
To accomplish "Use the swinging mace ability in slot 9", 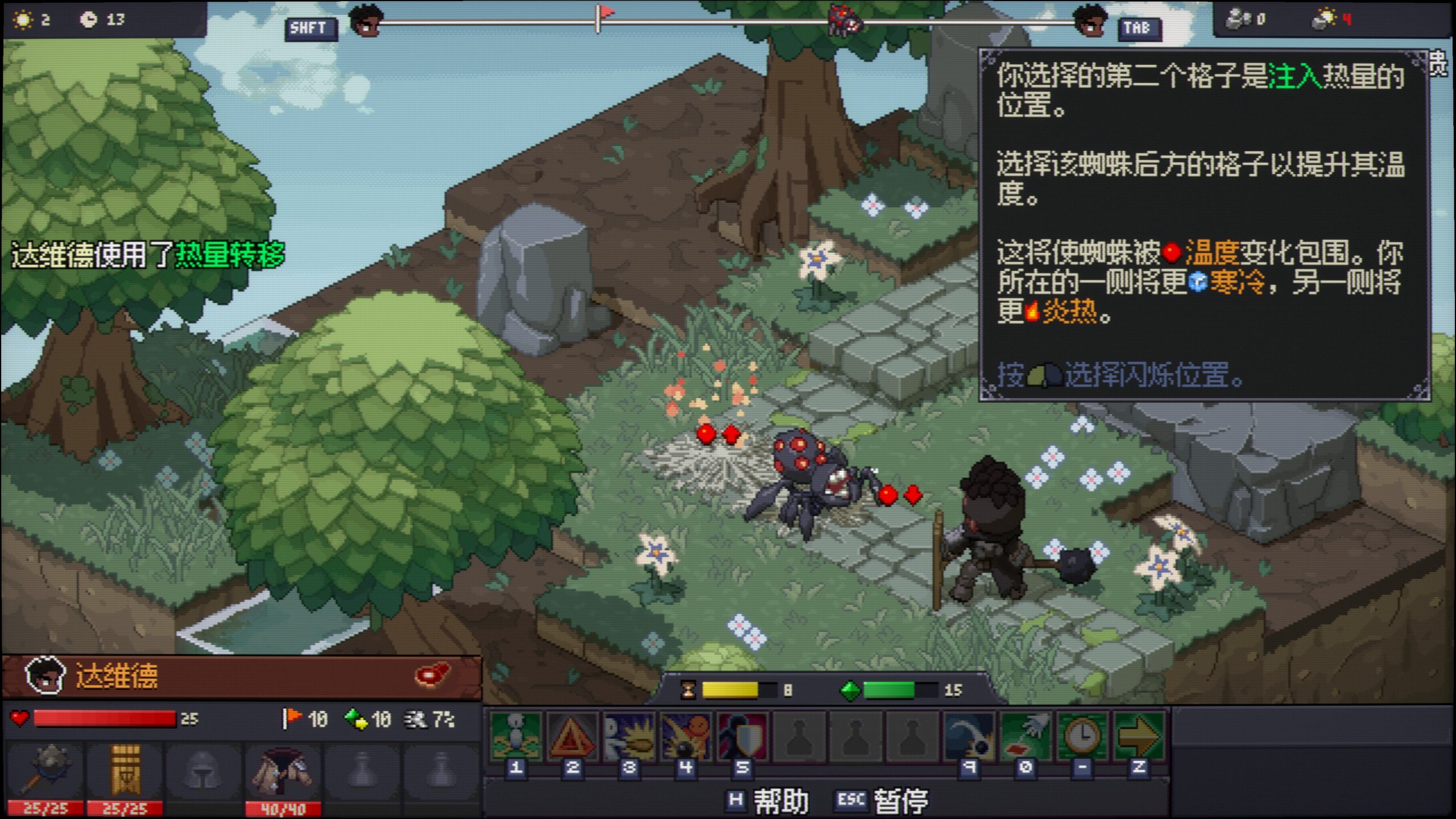I will (969, 737).
